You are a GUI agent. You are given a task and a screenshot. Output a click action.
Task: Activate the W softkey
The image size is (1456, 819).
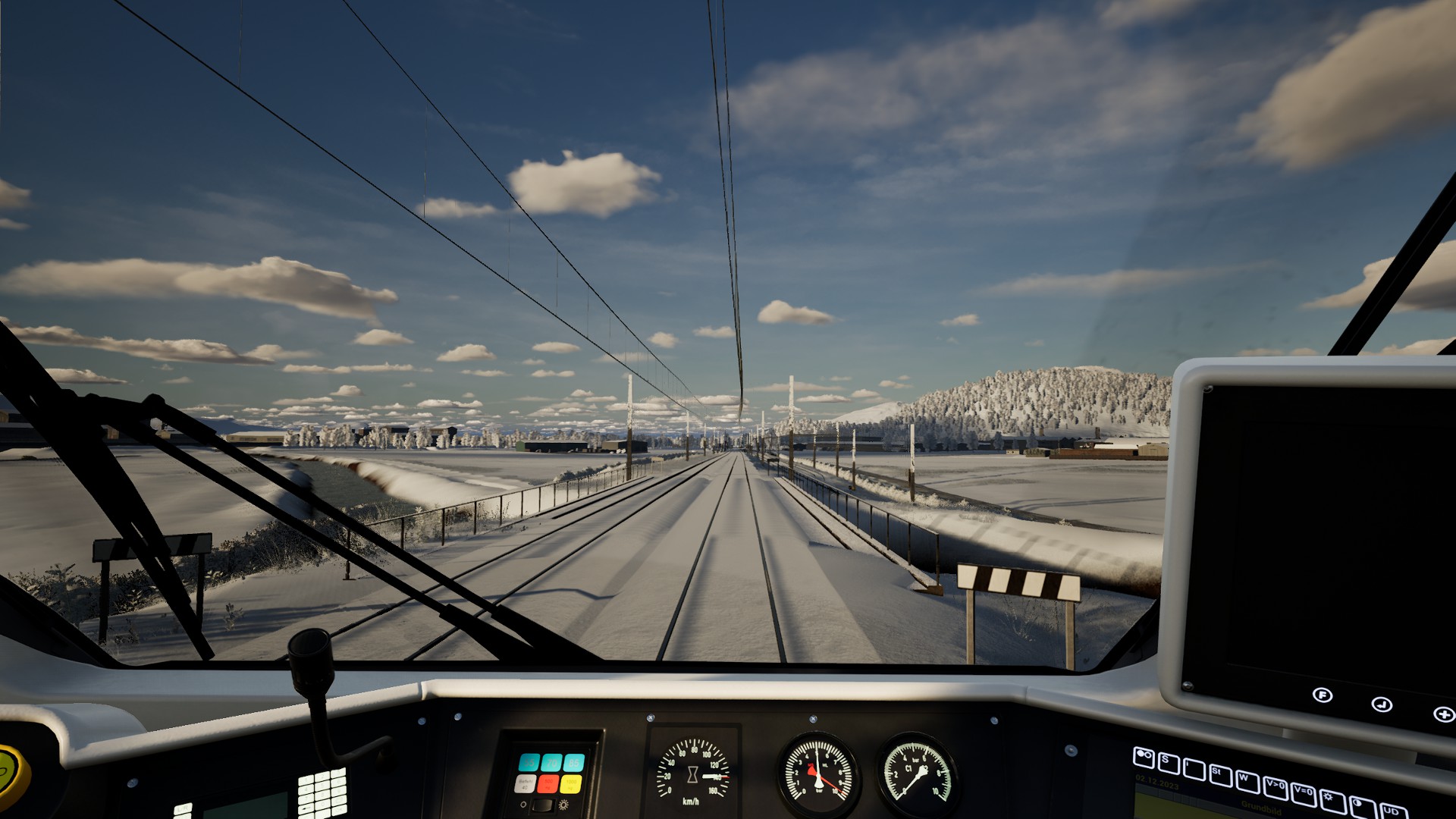tap(1247, 783)
